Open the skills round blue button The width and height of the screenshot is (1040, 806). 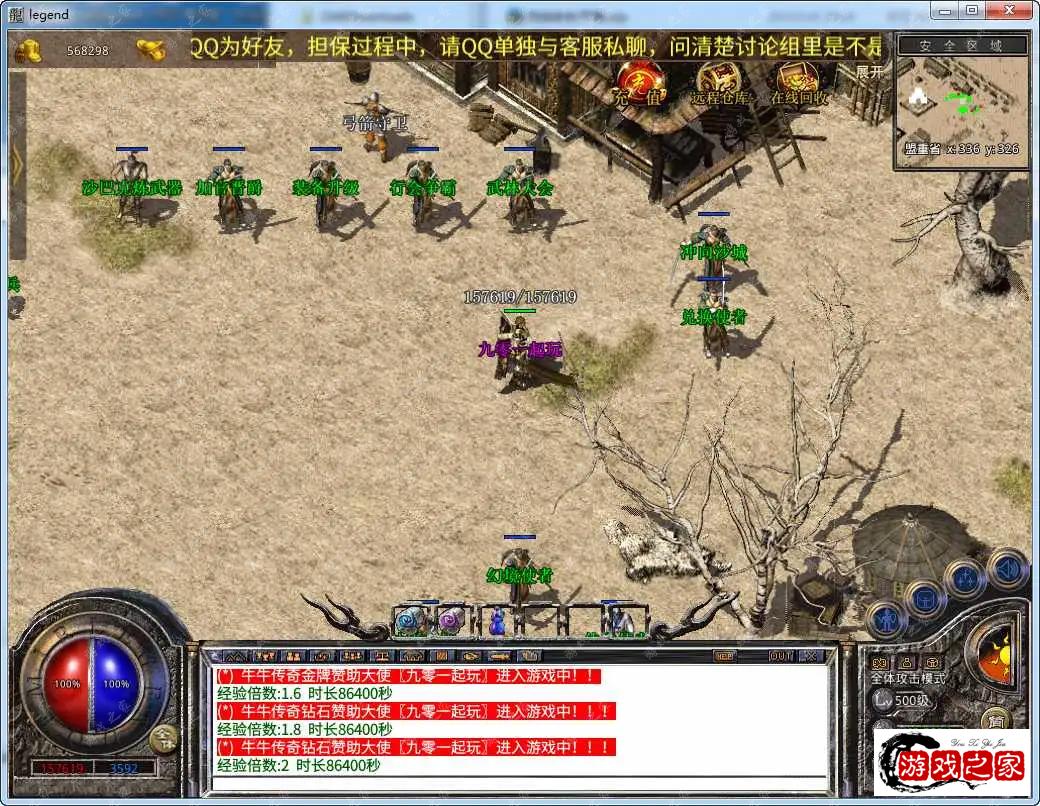966,580
